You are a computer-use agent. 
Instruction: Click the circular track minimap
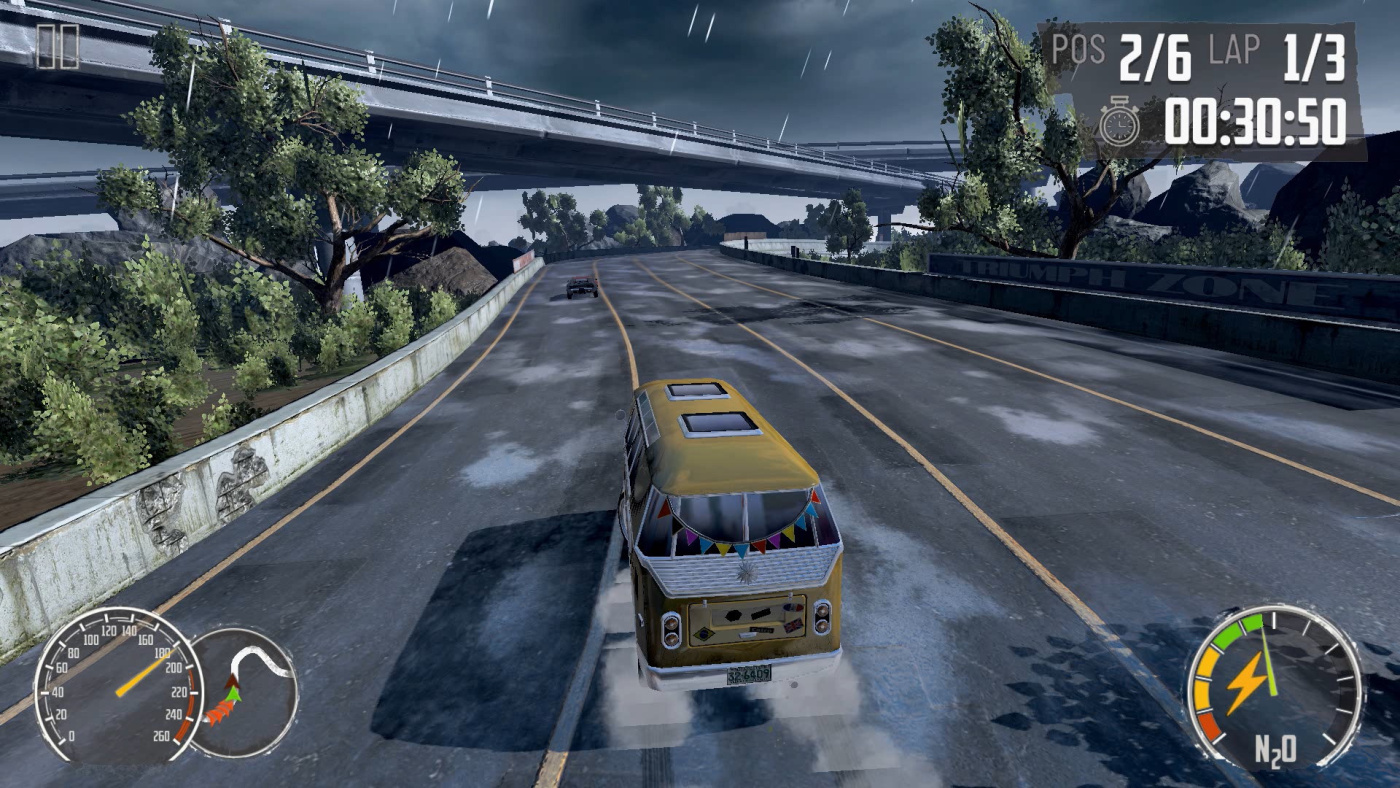(x=245, y=691)
